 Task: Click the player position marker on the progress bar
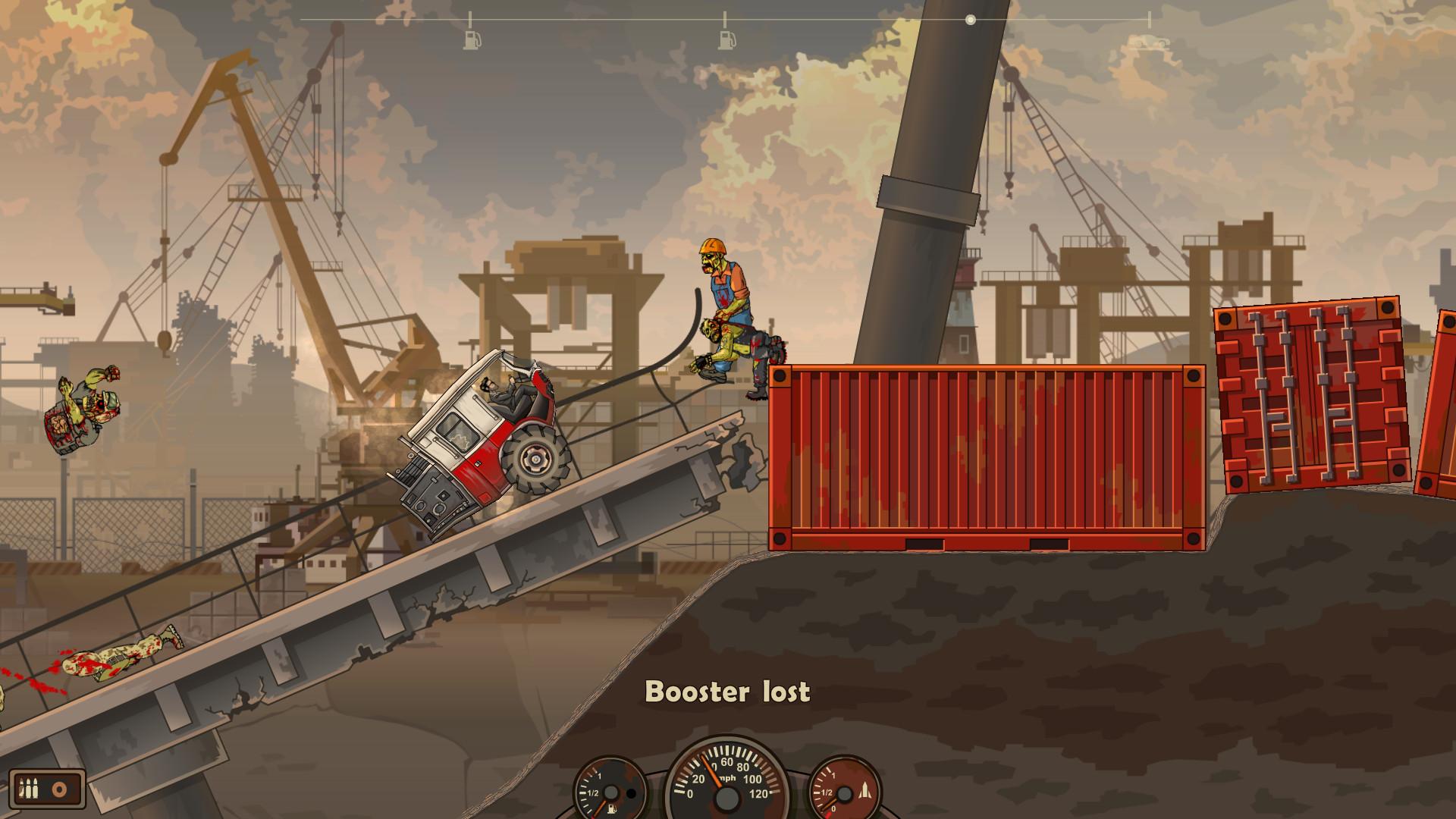[968, 20]
